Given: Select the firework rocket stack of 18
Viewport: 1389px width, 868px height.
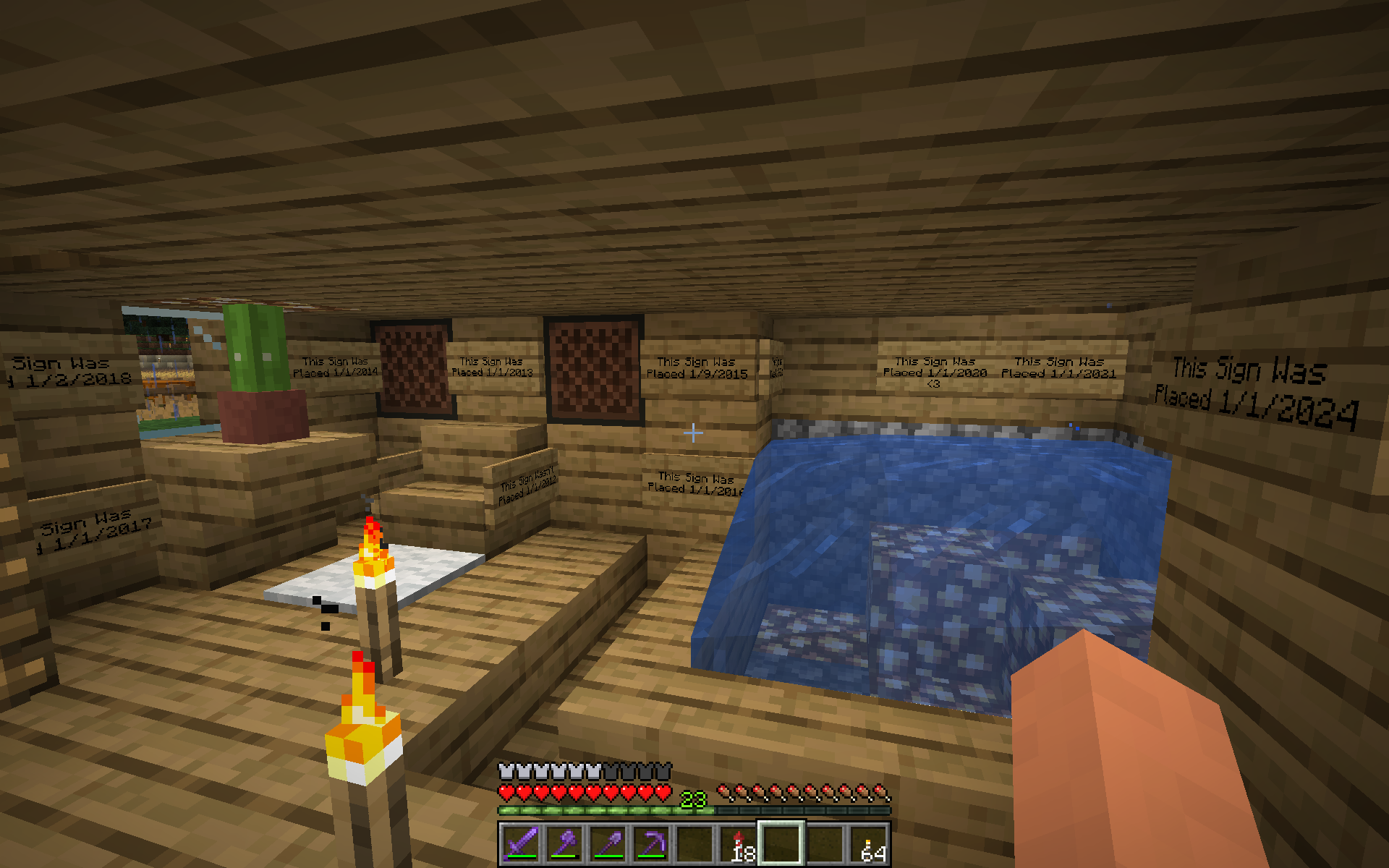Looking at the screenshot, I should click(x=738, y=843).
